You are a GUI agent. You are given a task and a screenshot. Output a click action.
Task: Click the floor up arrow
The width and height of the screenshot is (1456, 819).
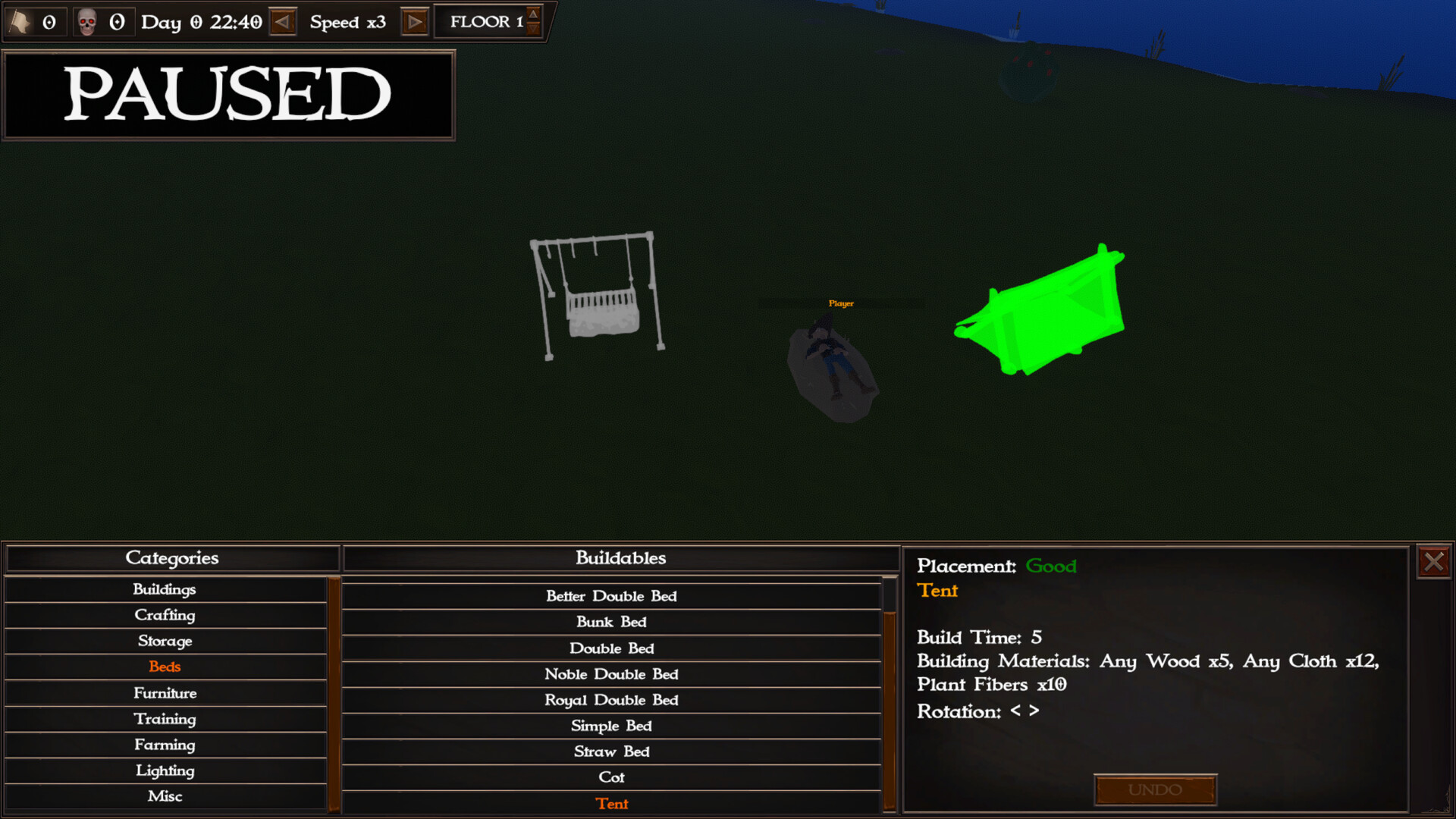[533, 12]
